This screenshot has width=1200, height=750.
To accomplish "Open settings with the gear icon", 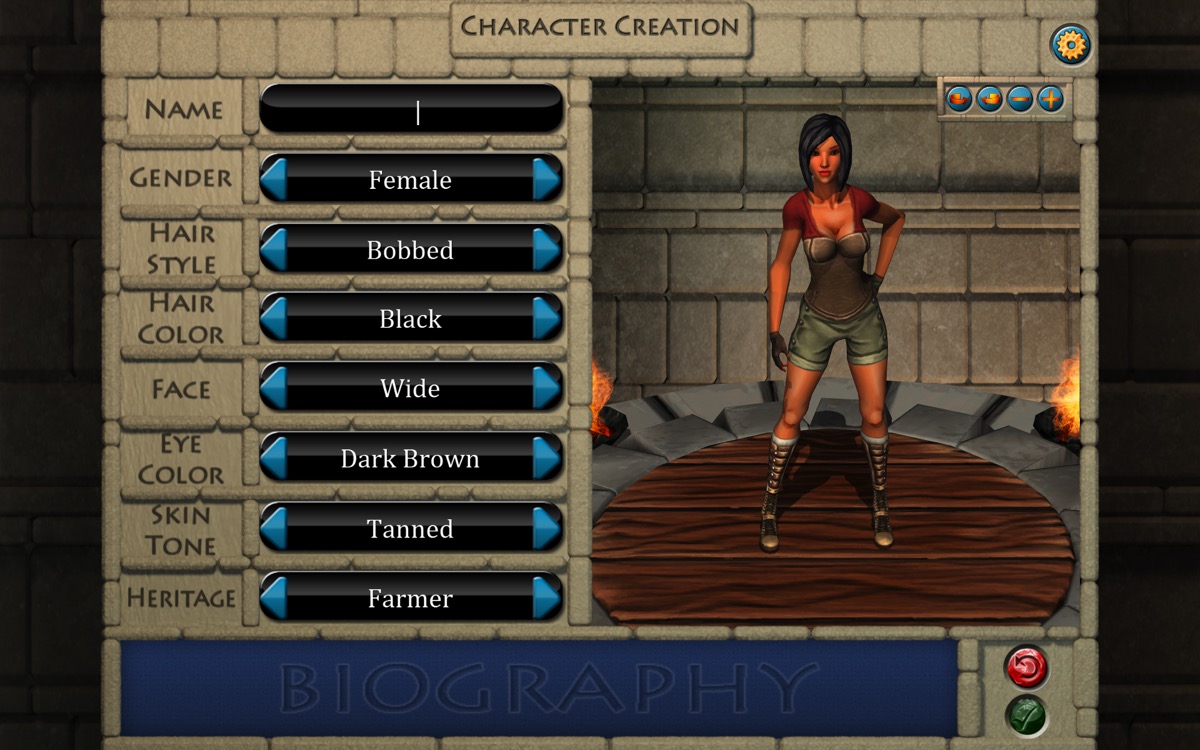I will pos(1070,45).
